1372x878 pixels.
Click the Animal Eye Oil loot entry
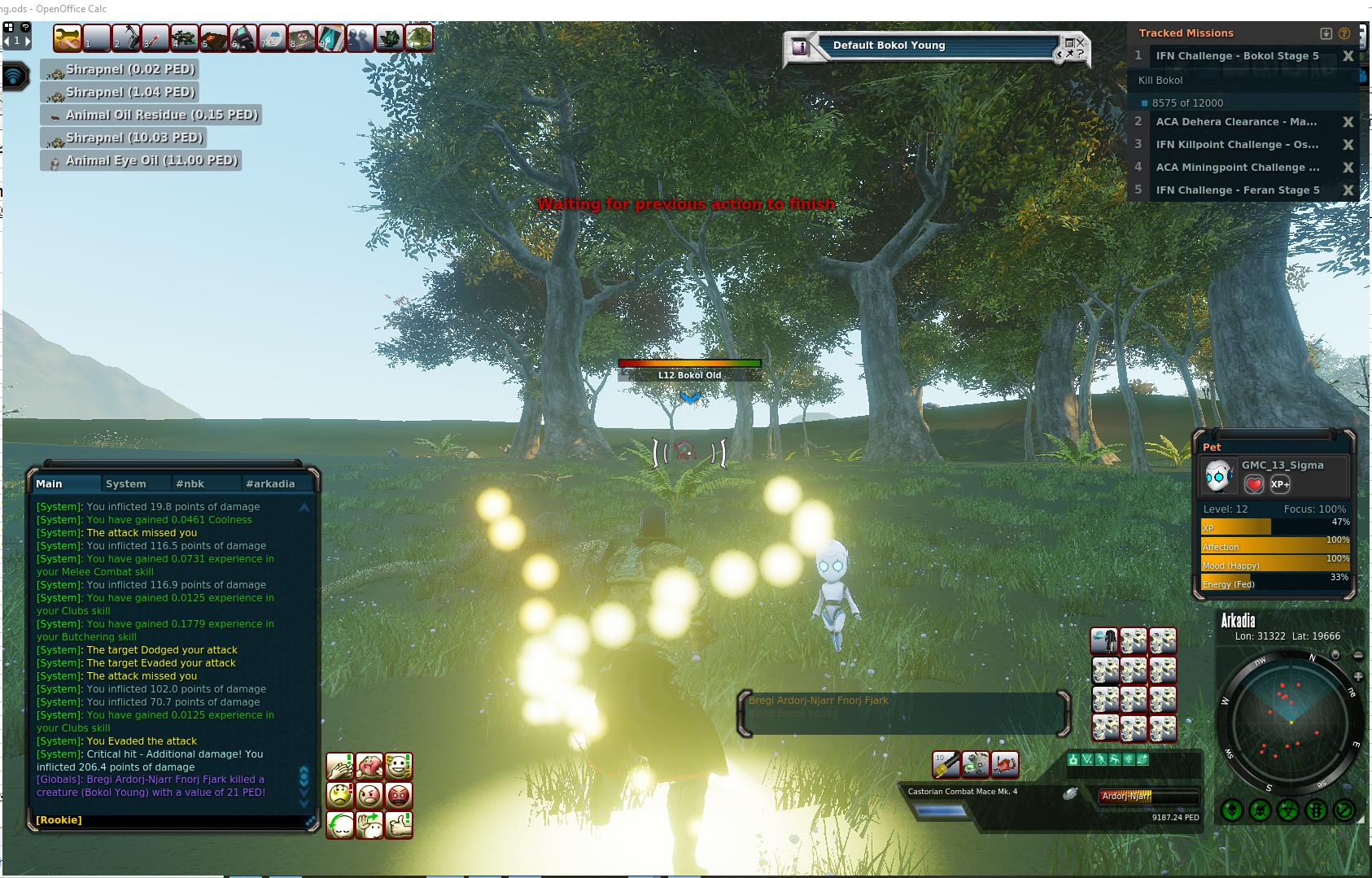coord(142,161)
